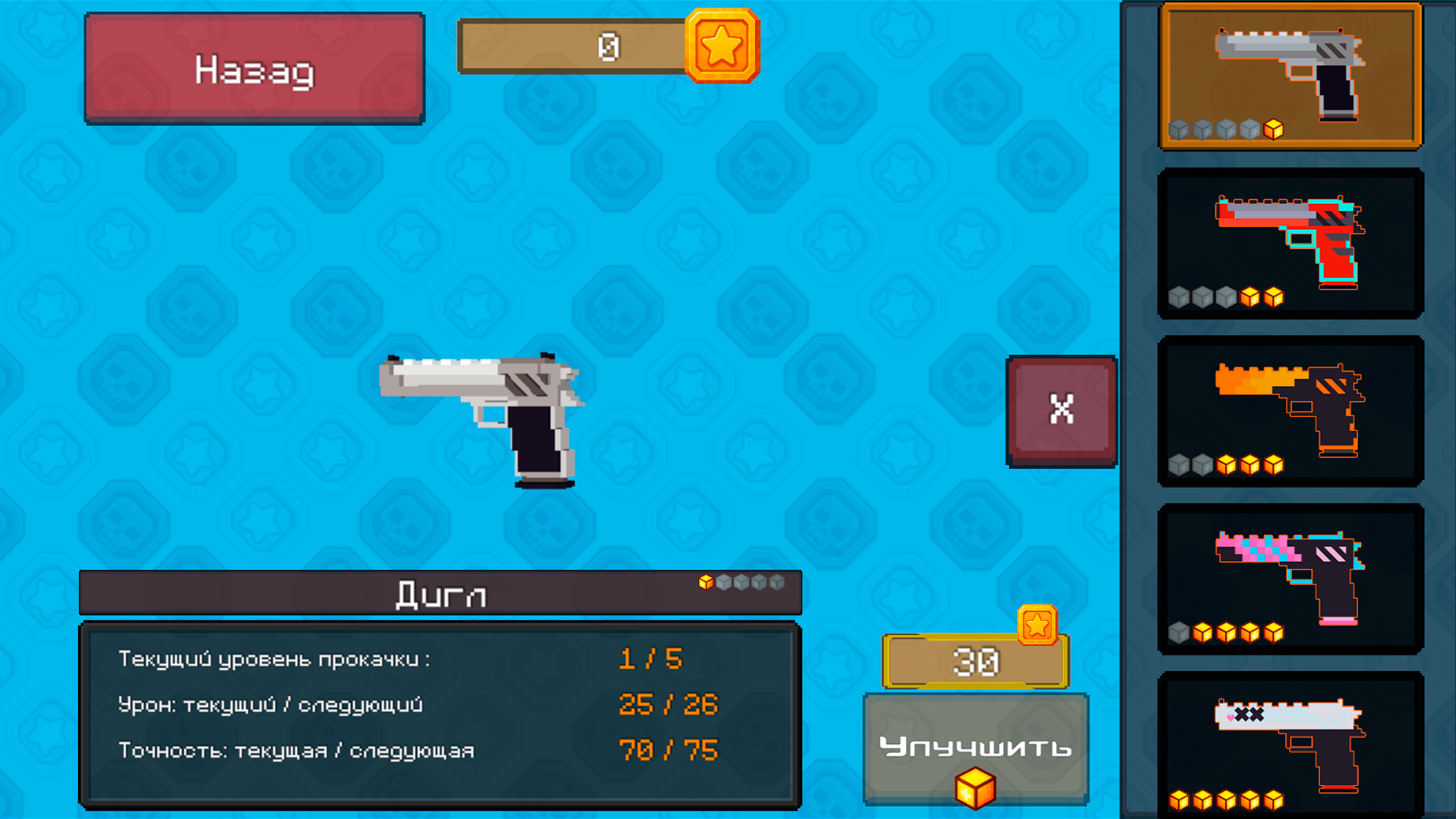The height and width of the screenshot is (819, 1456).
Task: Click the Точность: текущая / следующая stat row
Action: (x=297, y=750)
